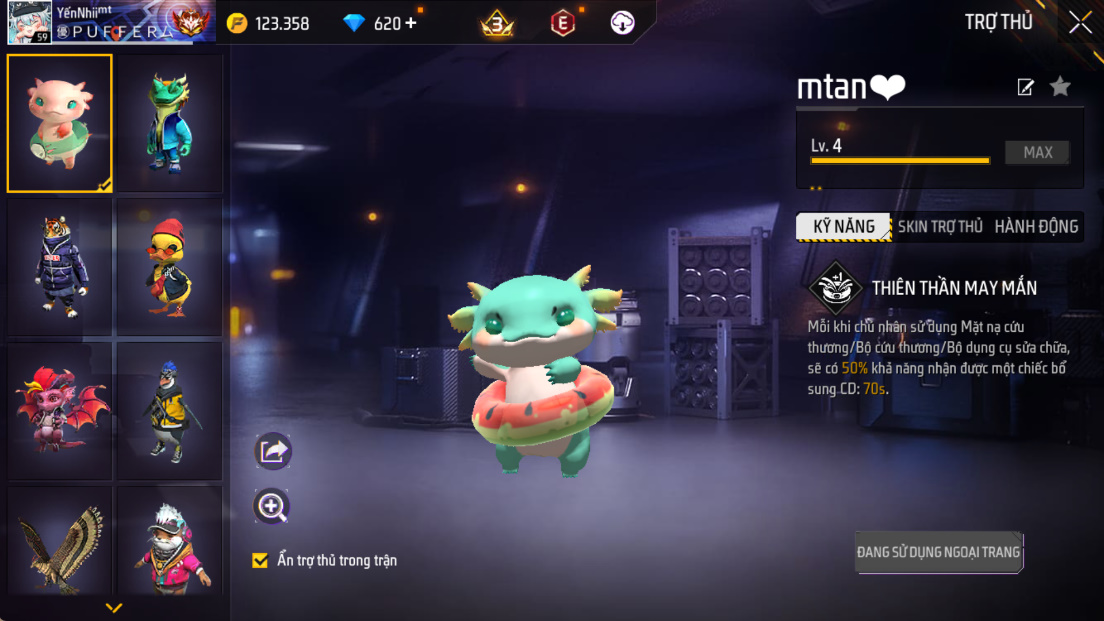Select the tiger pet in navy hoodie

[x=60, y=267]
